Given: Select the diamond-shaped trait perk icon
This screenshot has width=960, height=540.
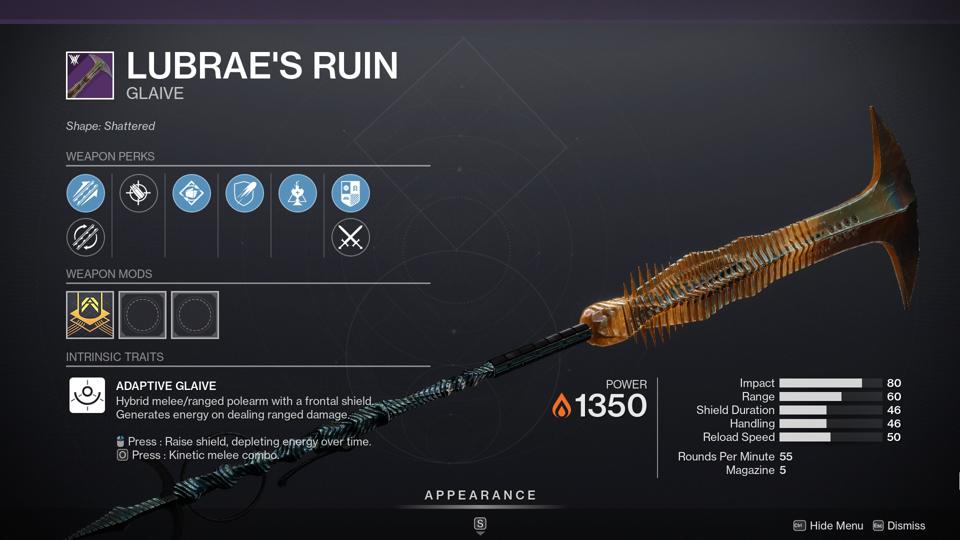Looking at the screenshot, I should coord(191,193).
